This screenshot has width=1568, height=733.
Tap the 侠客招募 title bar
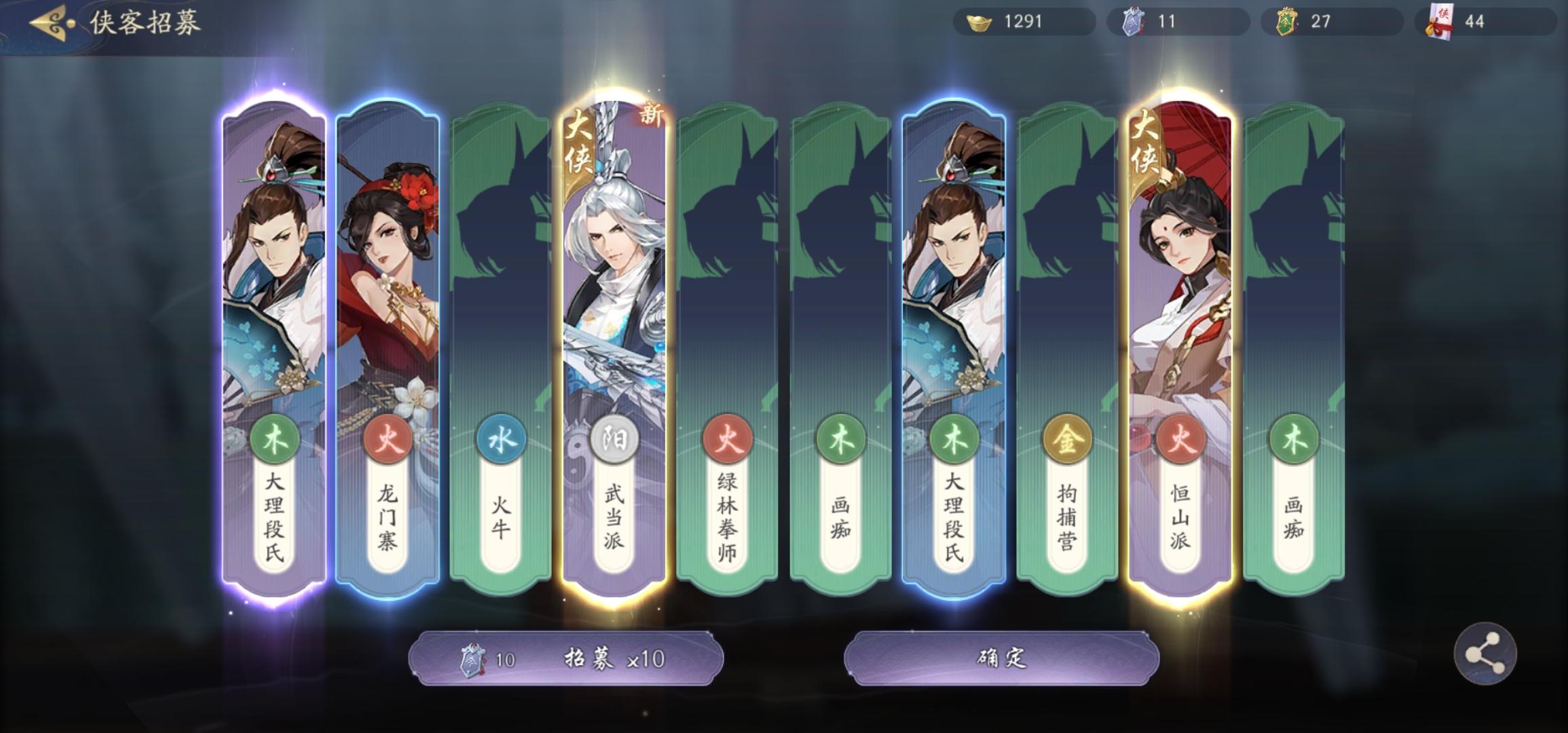click(x=143, y=22)
